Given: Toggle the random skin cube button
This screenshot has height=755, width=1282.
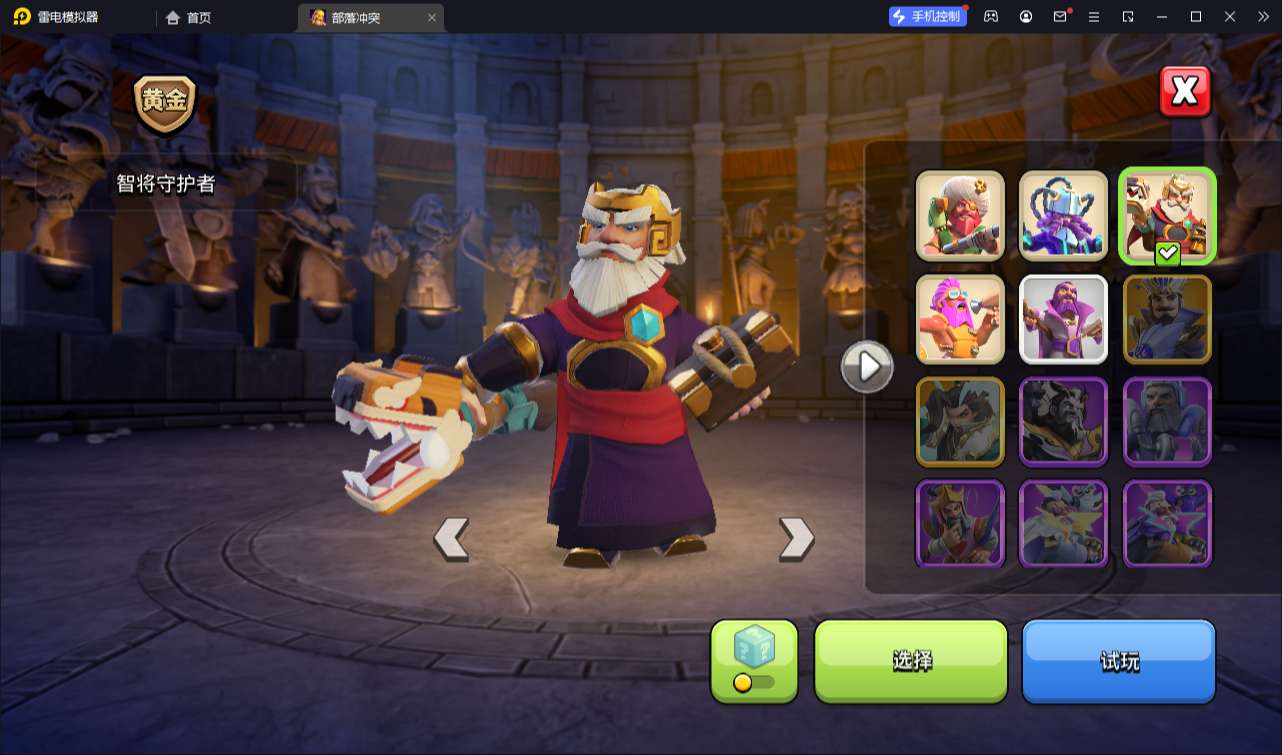Looking at the screenshot, I should pyautogui.click(x=754, y=660).
